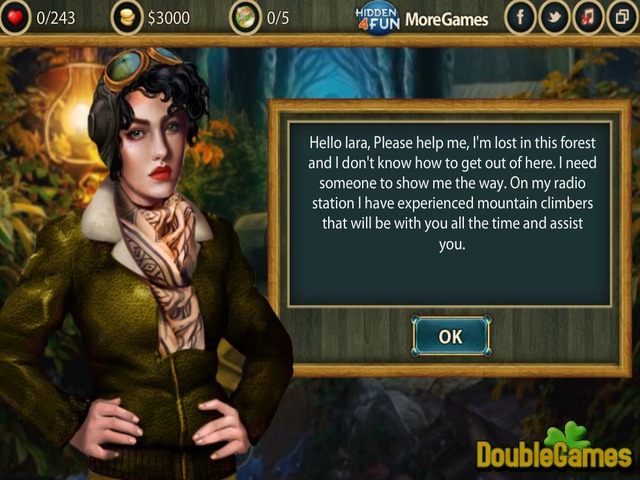The image size is (640, 480).
Task: Toggle the music note sound icon
Action: point(588,18)
